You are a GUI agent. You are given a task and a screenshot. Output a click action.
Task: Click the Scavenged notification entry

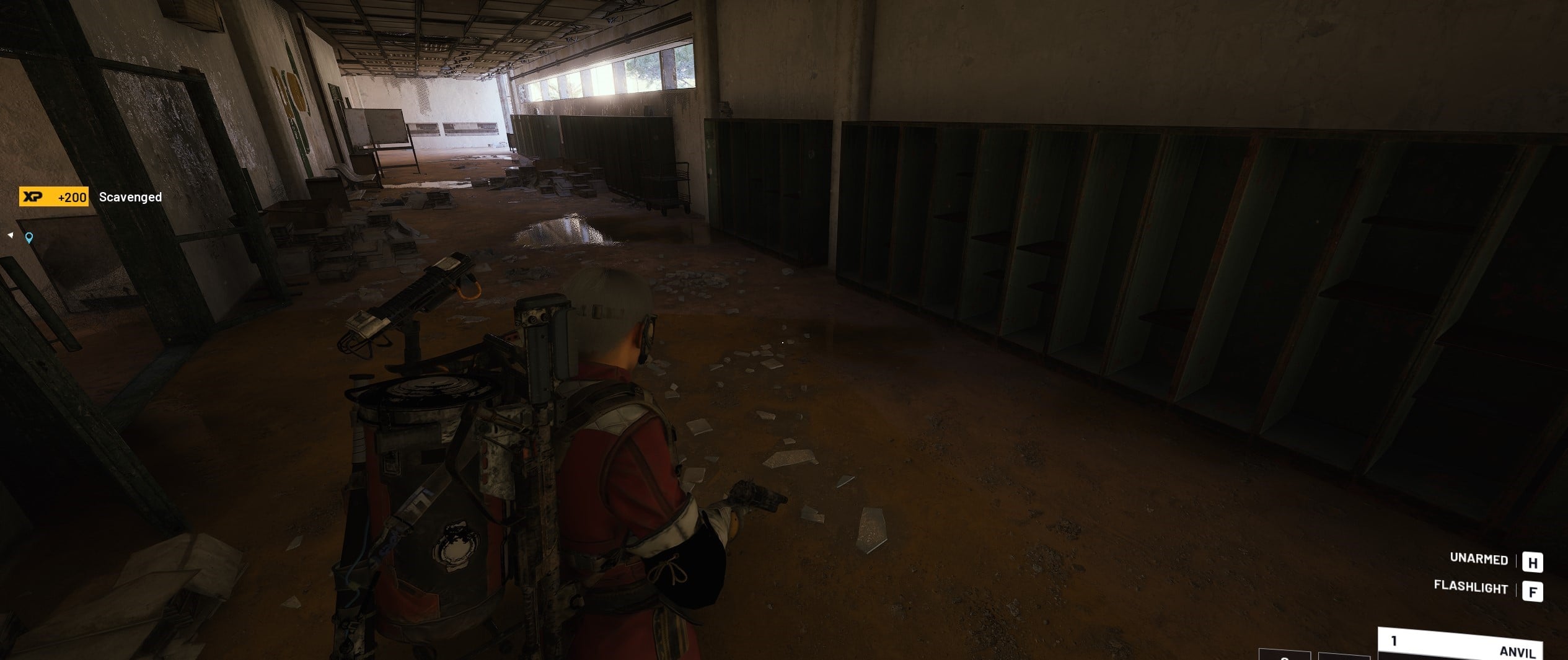(x=131, y=197)
